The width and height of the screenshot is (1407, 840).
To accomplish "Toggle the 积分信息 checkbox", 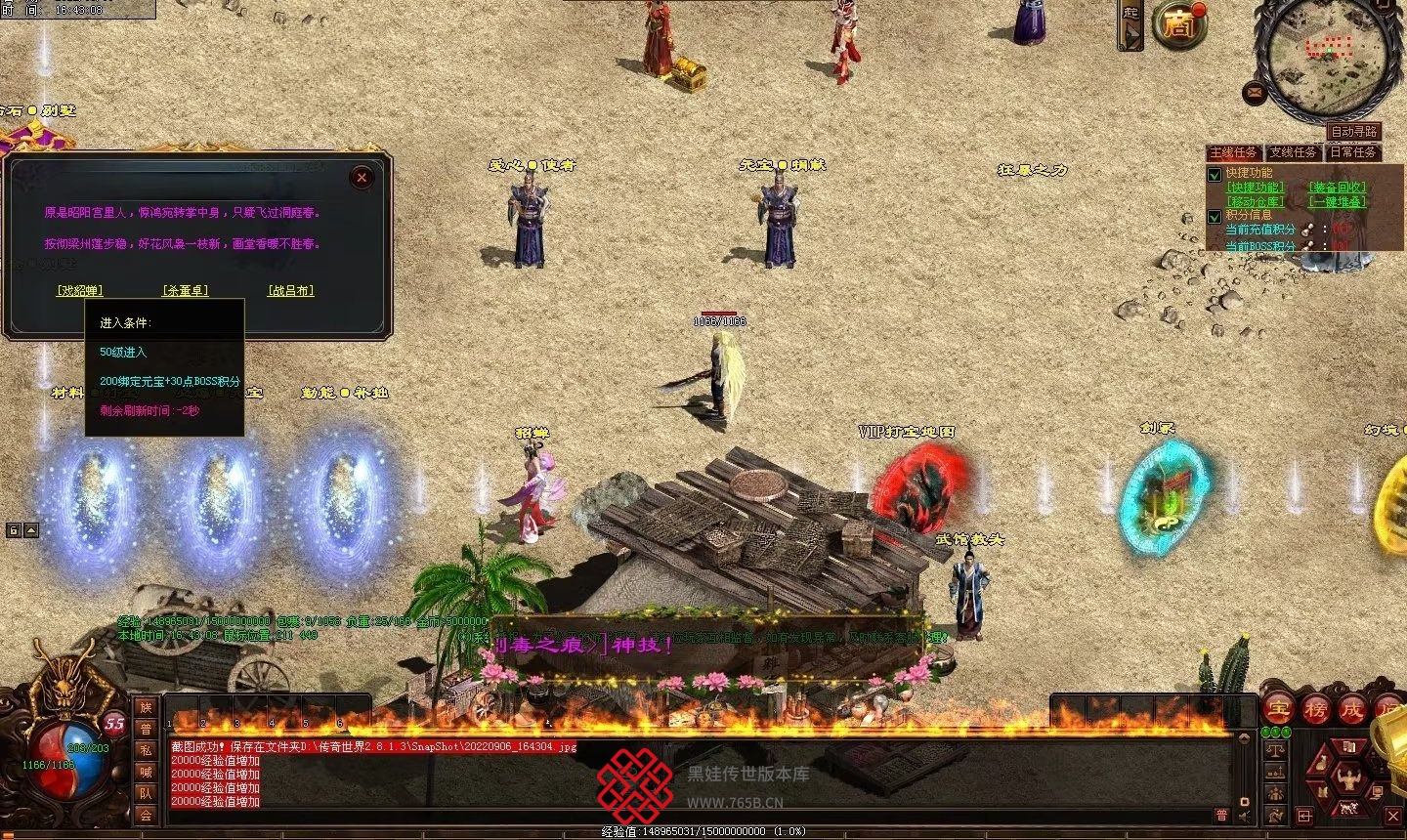I will coord(1215,217).
